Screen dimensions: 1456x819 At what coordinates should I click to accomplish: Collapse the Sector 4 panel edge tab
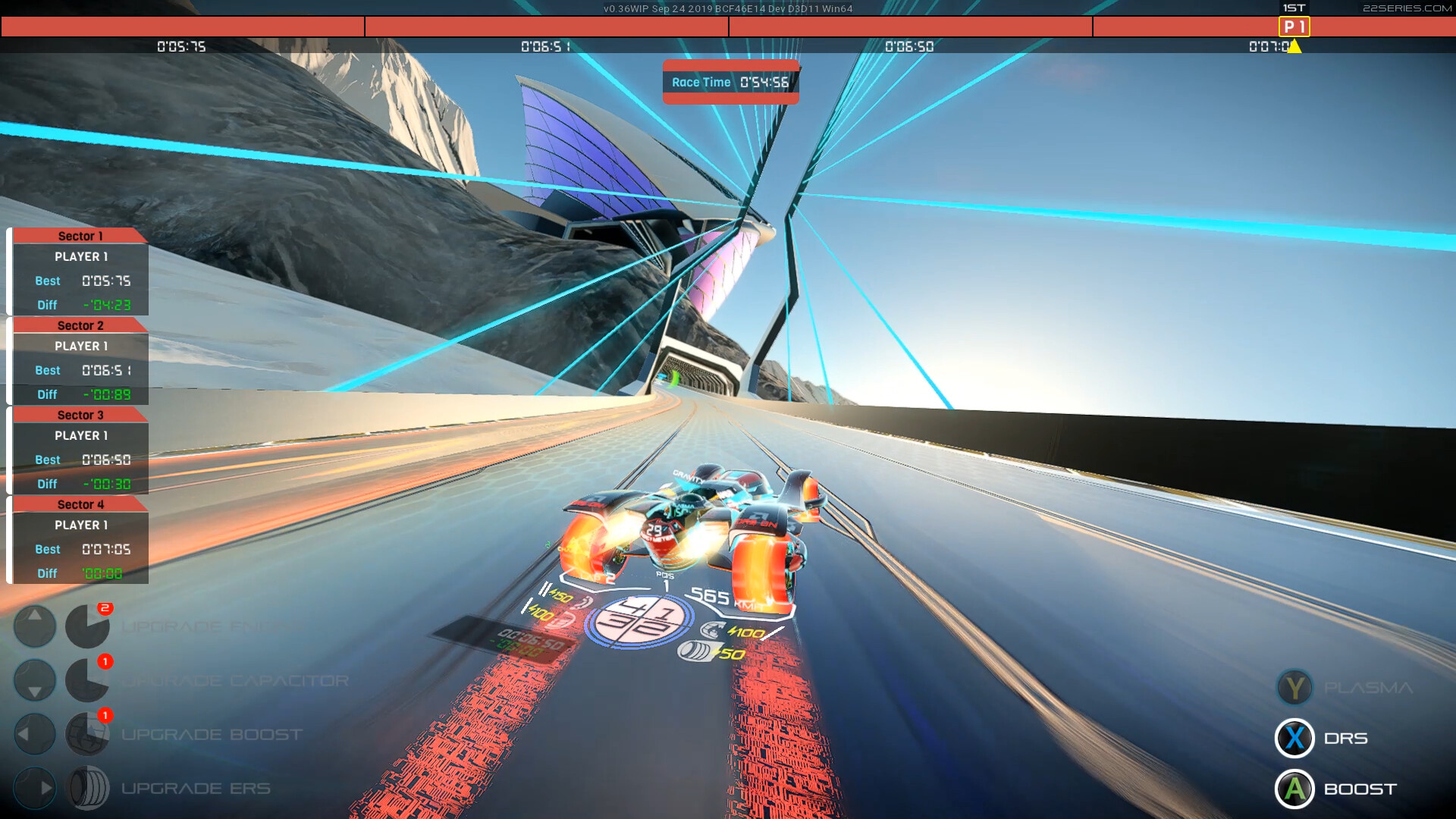(x=10, y=540)
